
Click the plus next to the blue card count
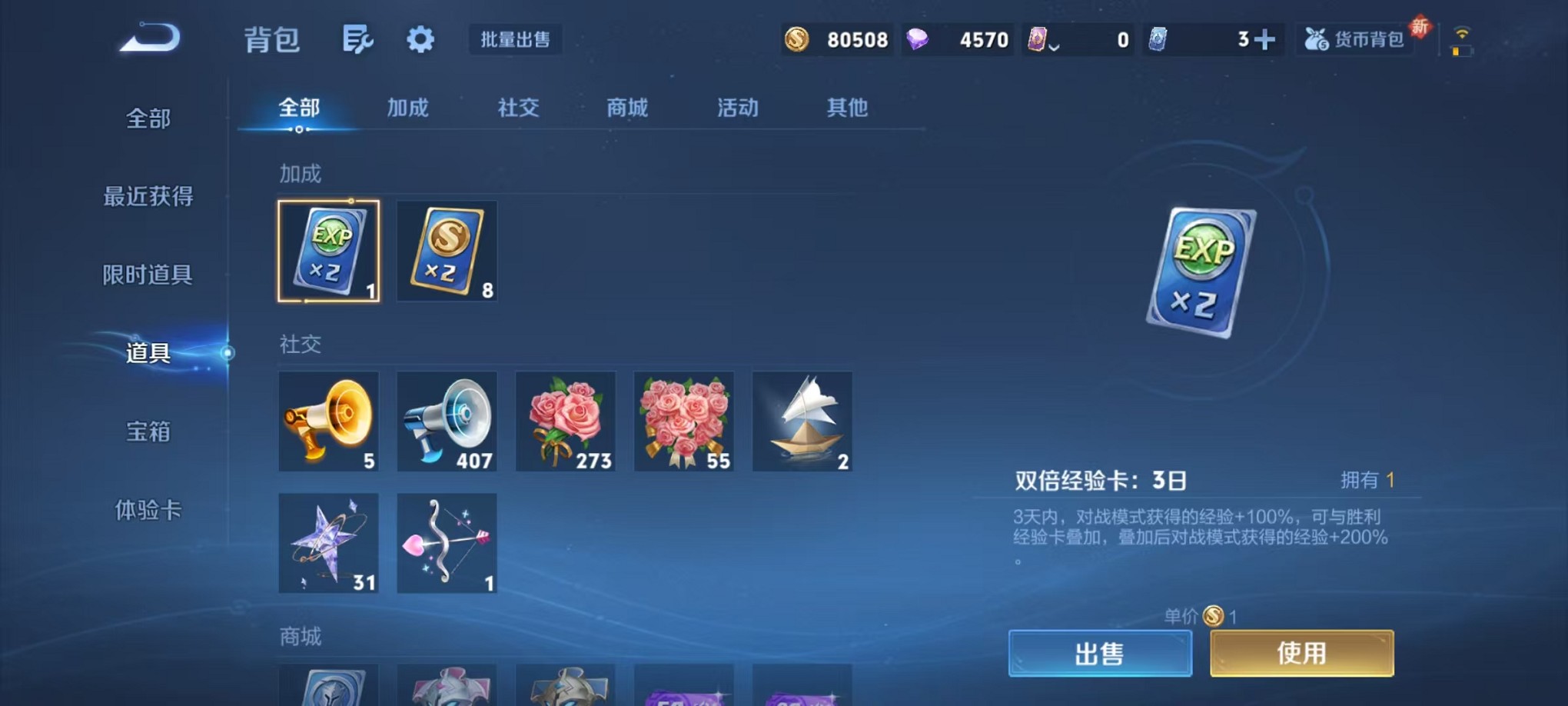coord(1266,38)
